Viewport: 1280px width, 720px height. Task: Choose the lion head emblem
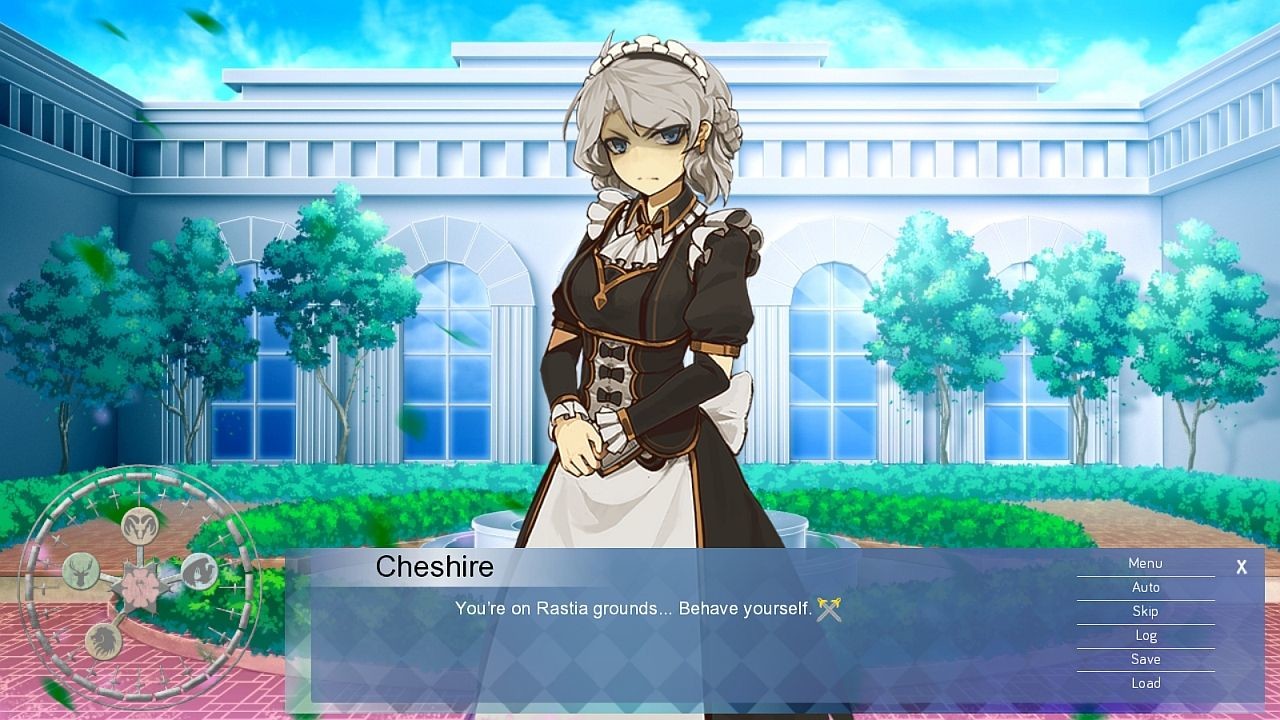click(x=102, y=640)
